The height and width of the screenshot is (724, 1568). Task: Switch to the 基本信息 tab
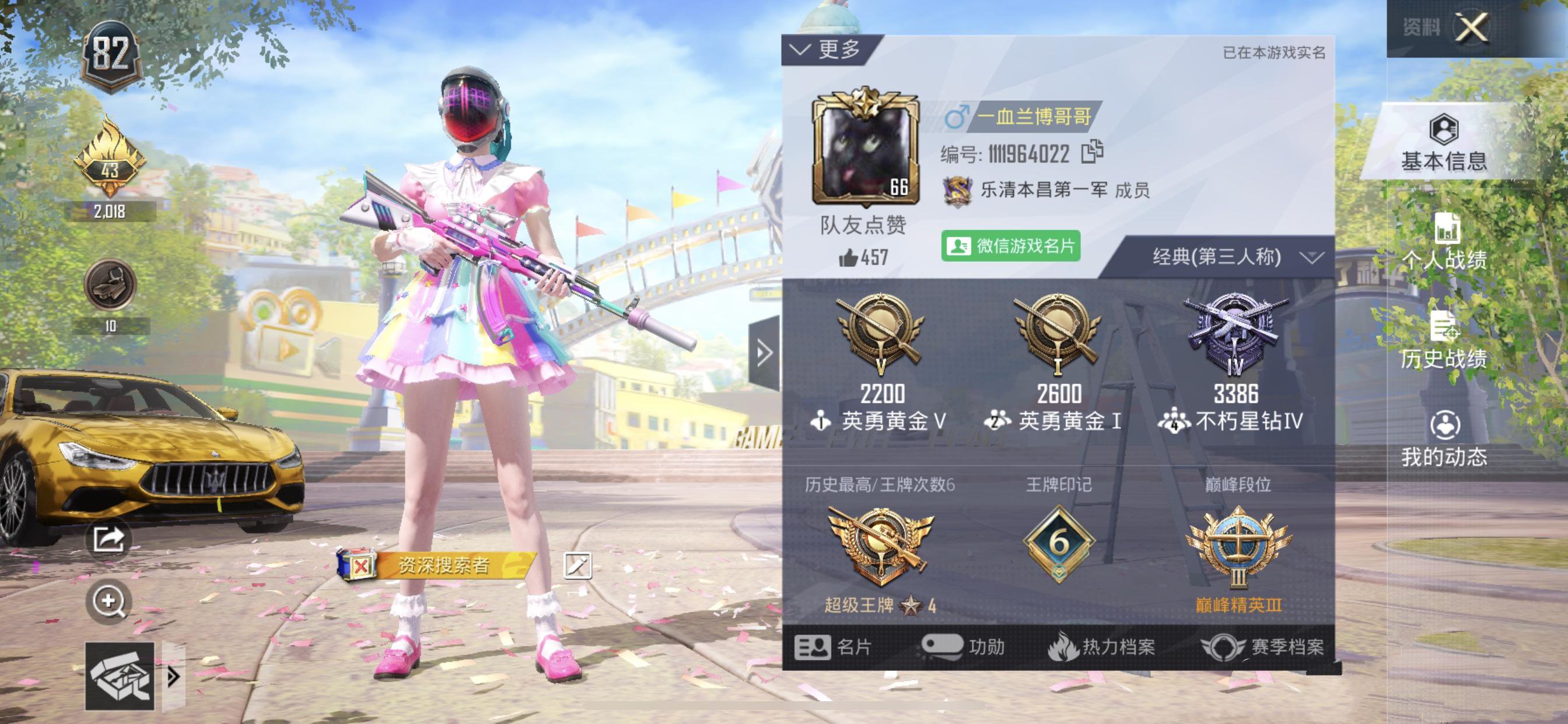click(x=1443, y=144)
